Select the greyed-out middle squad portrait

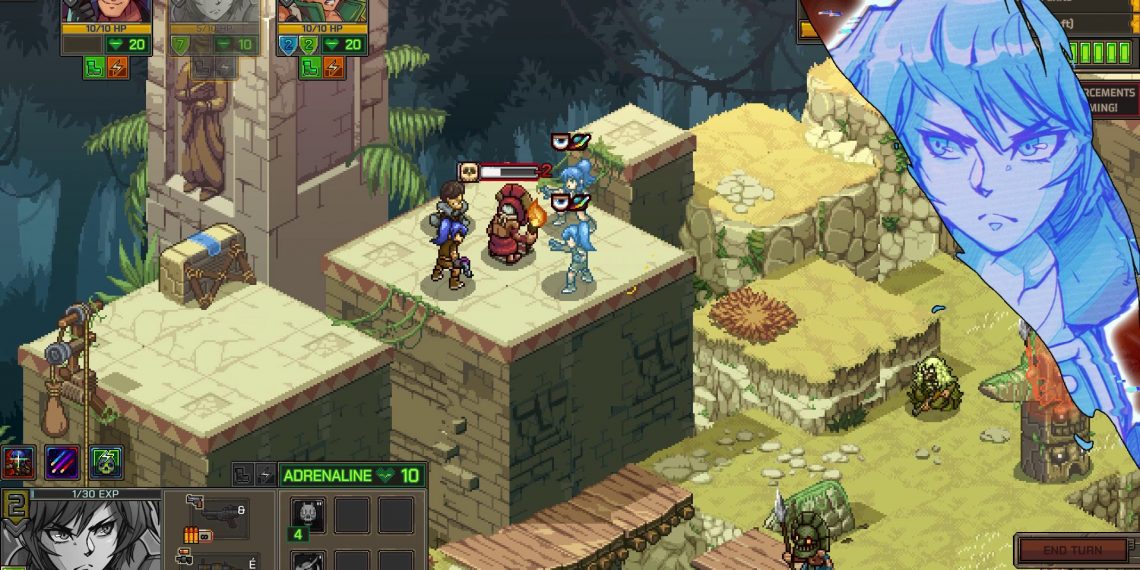tap(213, 10)
